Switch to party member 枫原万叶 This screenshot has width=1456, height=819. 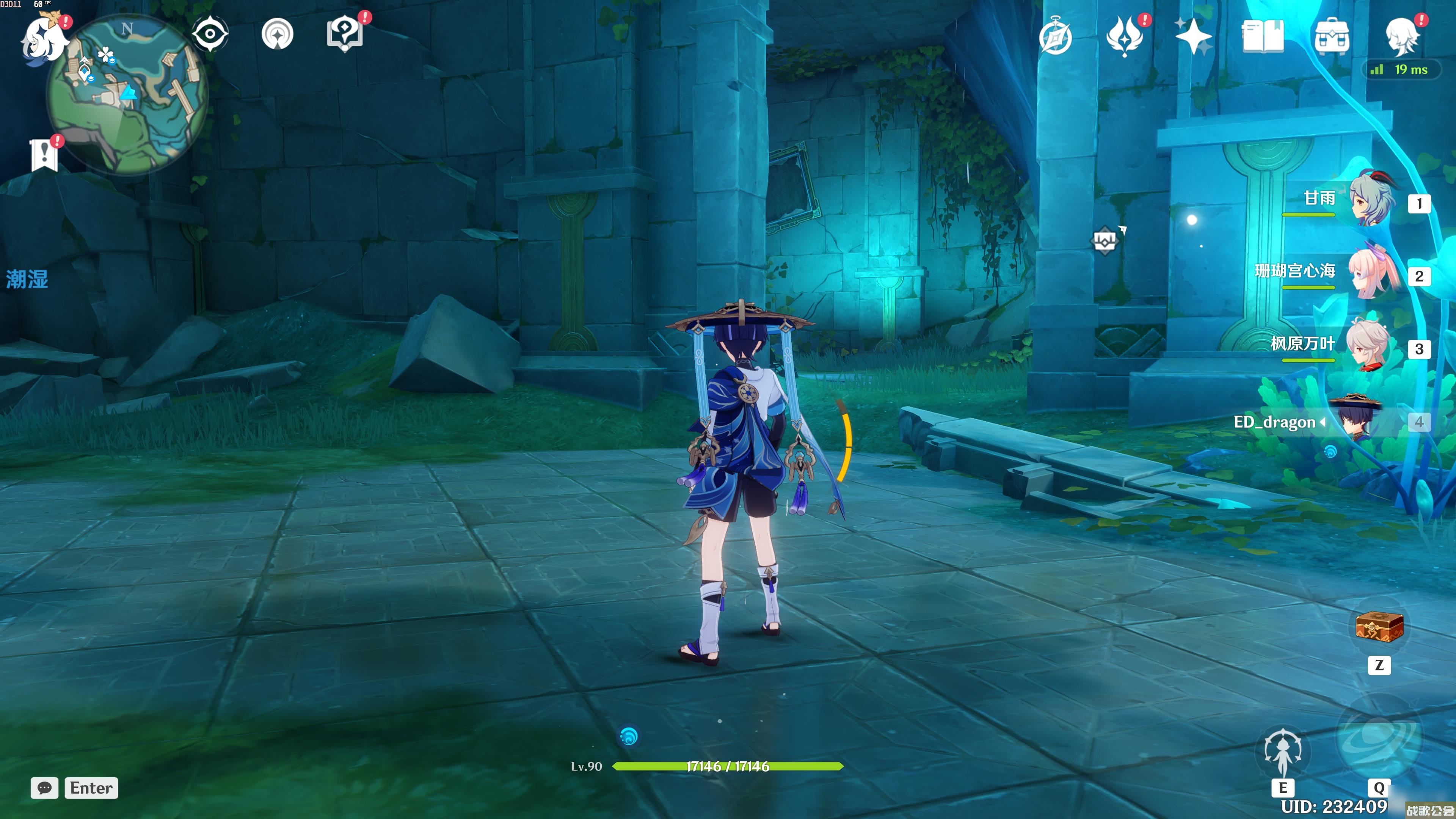[1368, 345]
